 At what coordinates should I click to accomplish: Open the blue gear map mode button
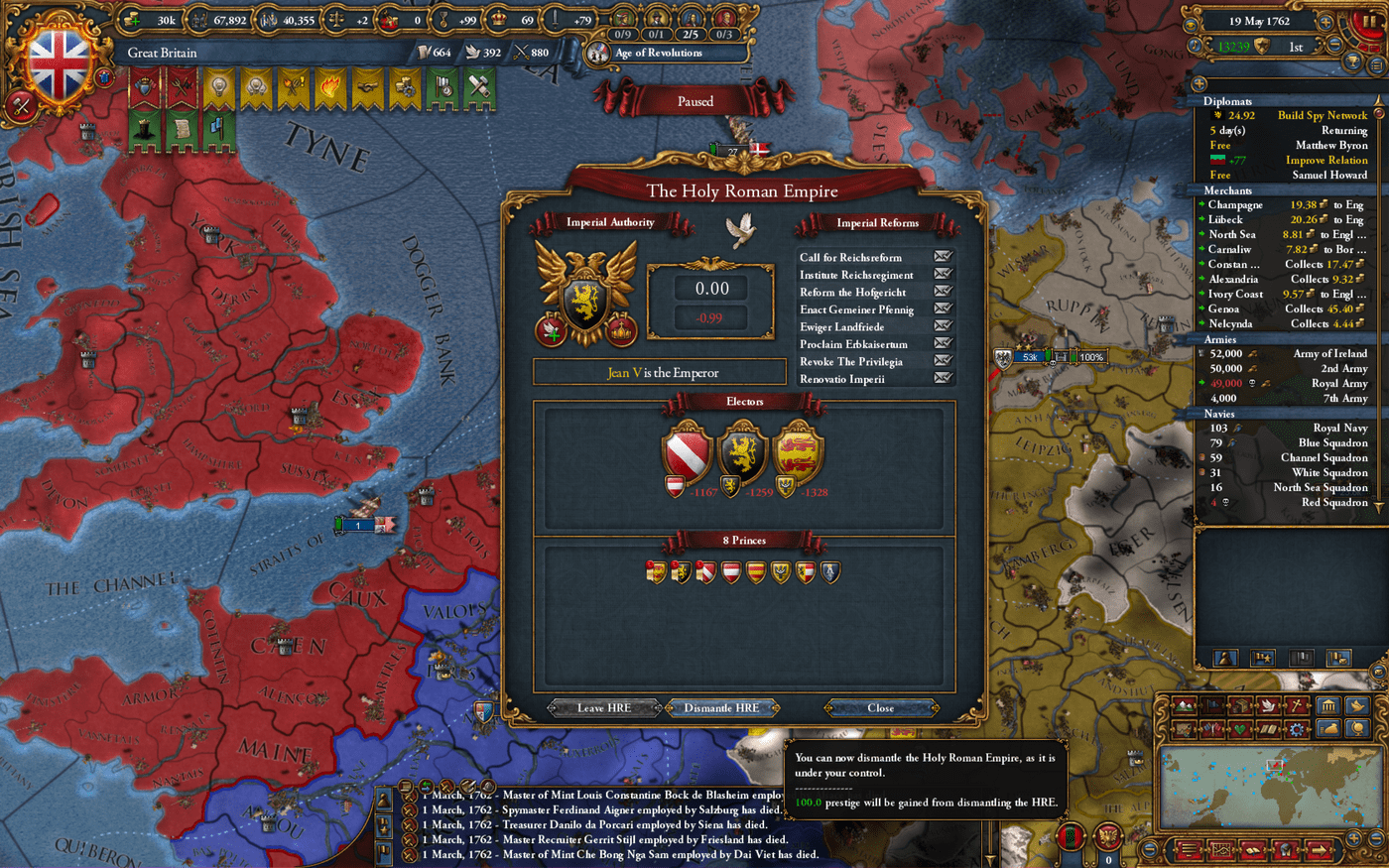click(x=1296, y=729)
